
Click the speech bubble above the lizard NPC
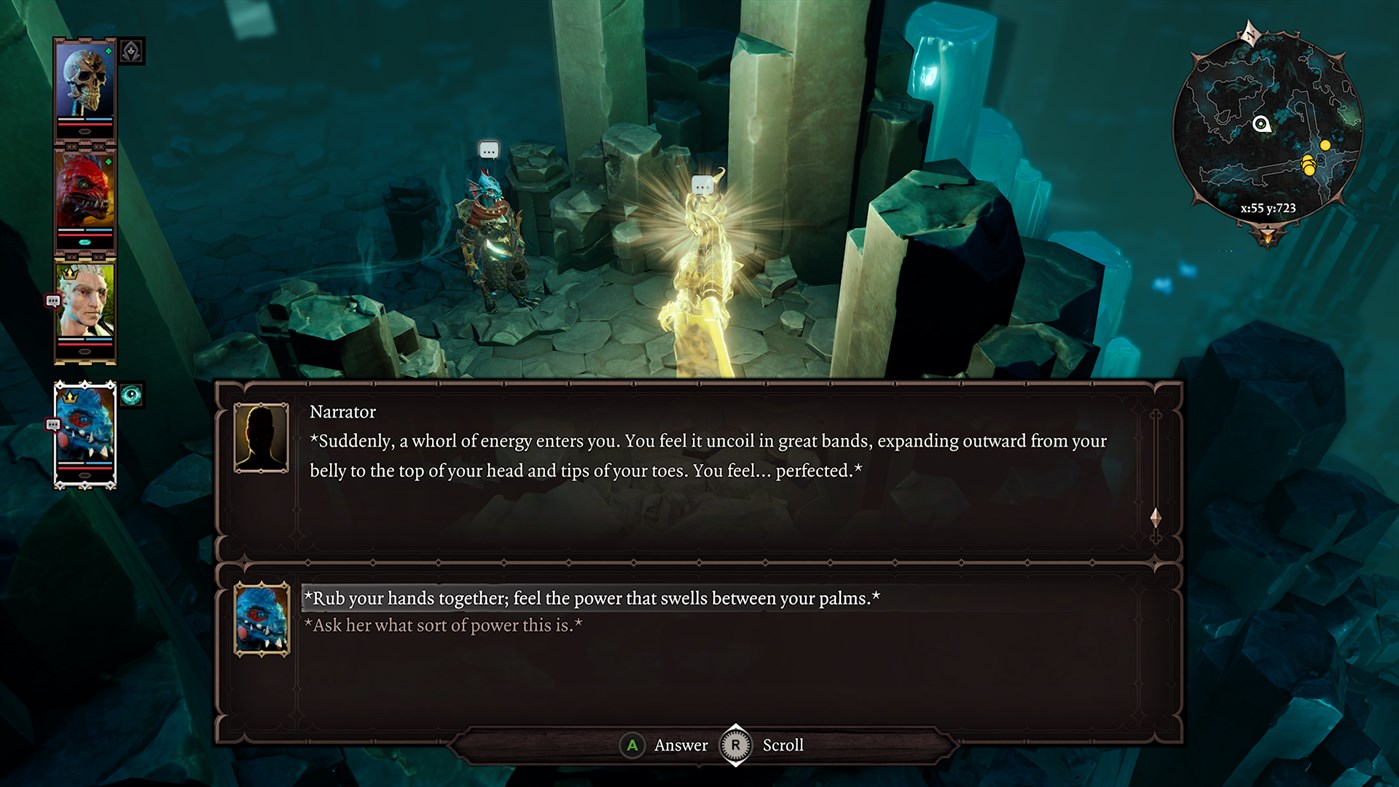[488, 150]
